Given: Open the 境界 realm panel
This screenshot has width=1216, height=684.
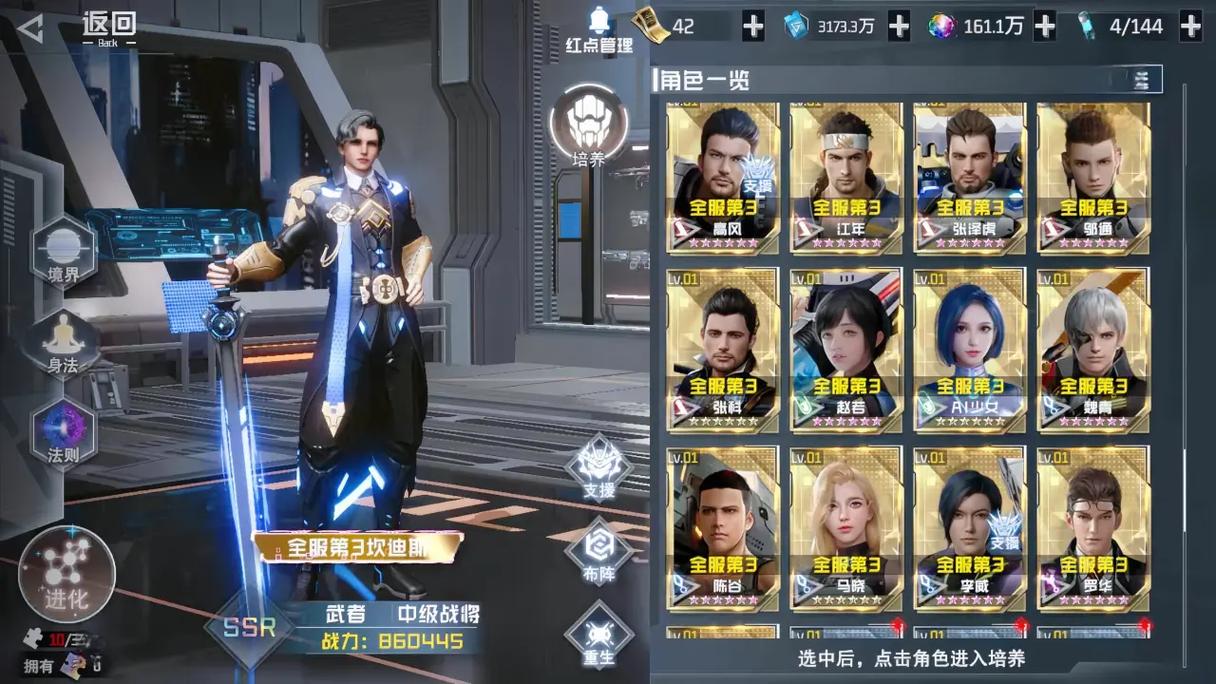Looking at the screenshot, I should pyautogui.click(x=64, y=251).
